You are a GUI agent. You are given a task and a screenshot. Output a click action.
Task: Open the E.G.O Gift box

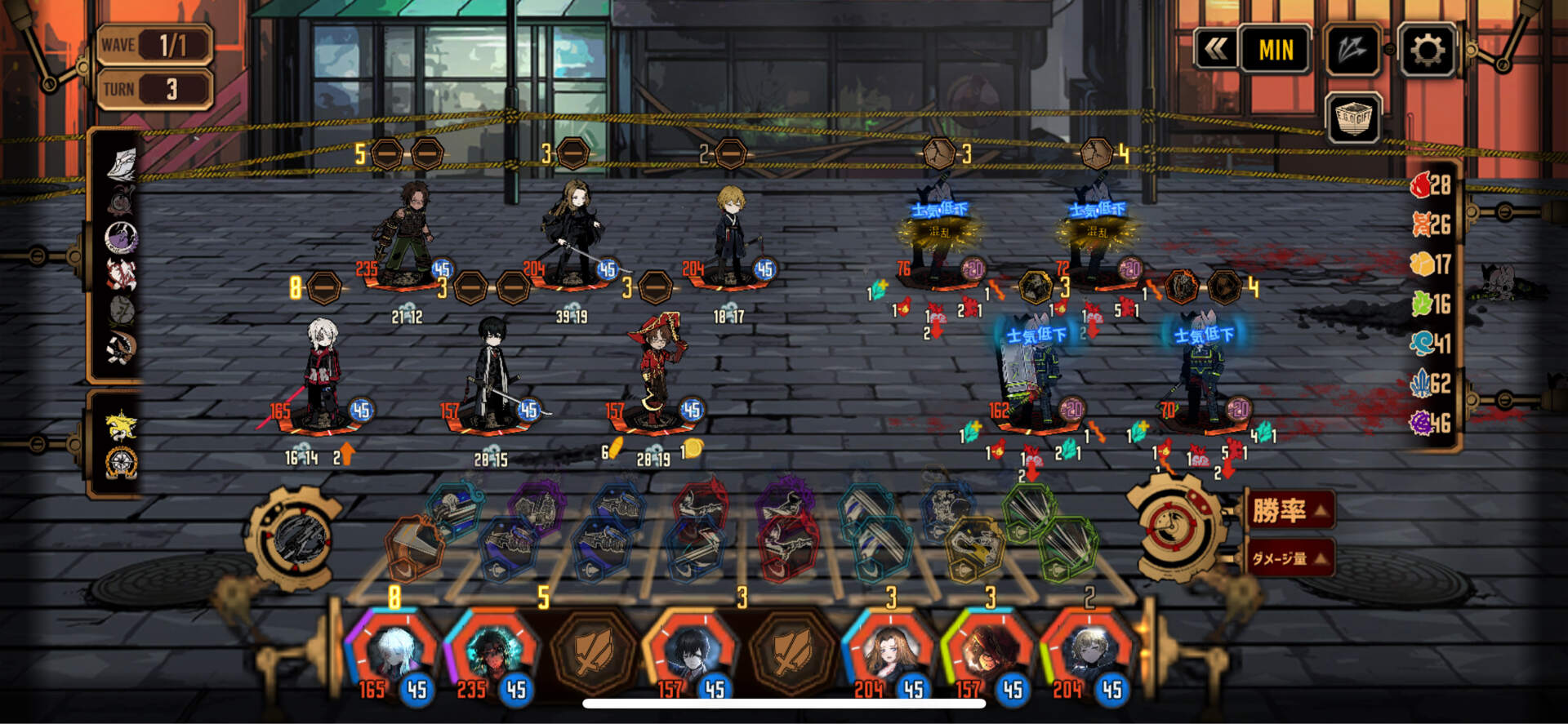click(x=1353, y=119)
